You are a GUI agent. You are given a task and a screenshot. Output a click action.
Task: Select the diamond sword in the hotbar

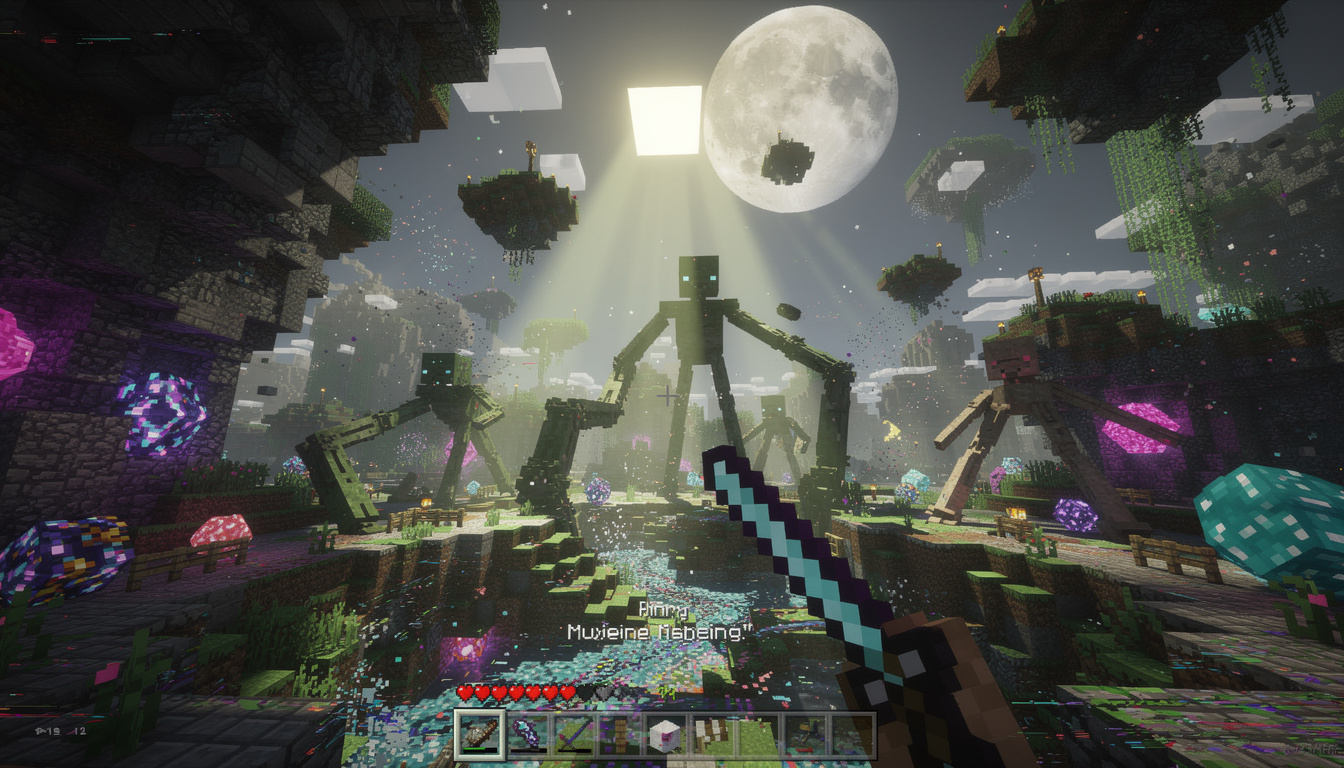571,733
